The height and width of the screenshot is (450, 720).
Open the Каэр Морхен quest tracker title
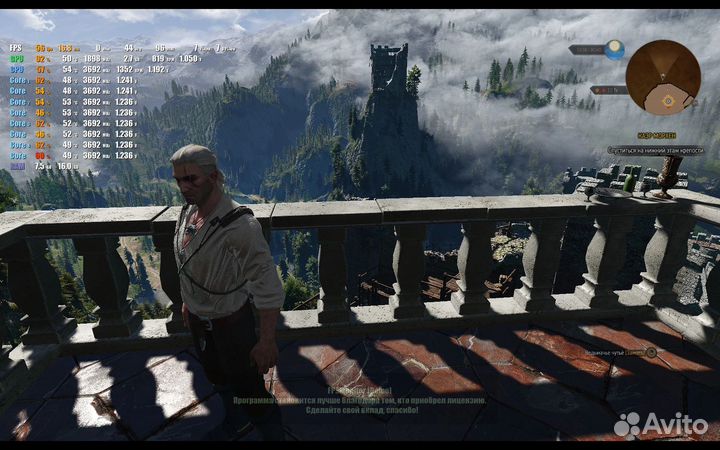point(657,135)
